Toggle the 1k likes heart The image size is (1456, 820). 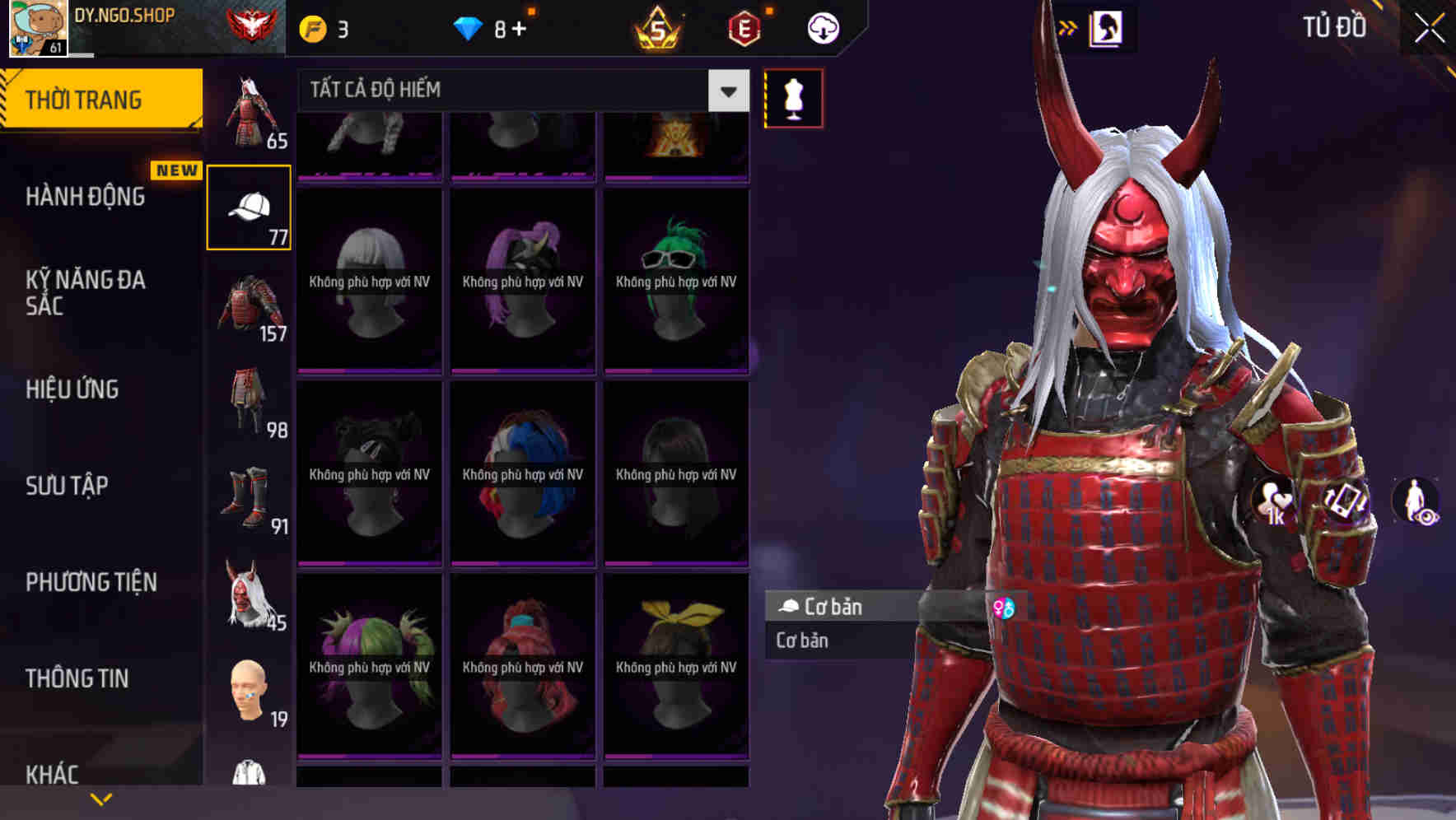pyautogui.click(x=1276, y=501)
